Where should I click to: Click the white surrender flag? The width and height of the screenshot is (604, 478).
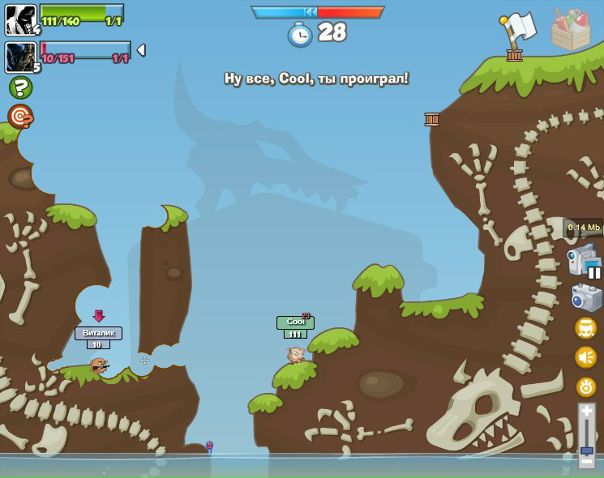click(x=518, y=28)
